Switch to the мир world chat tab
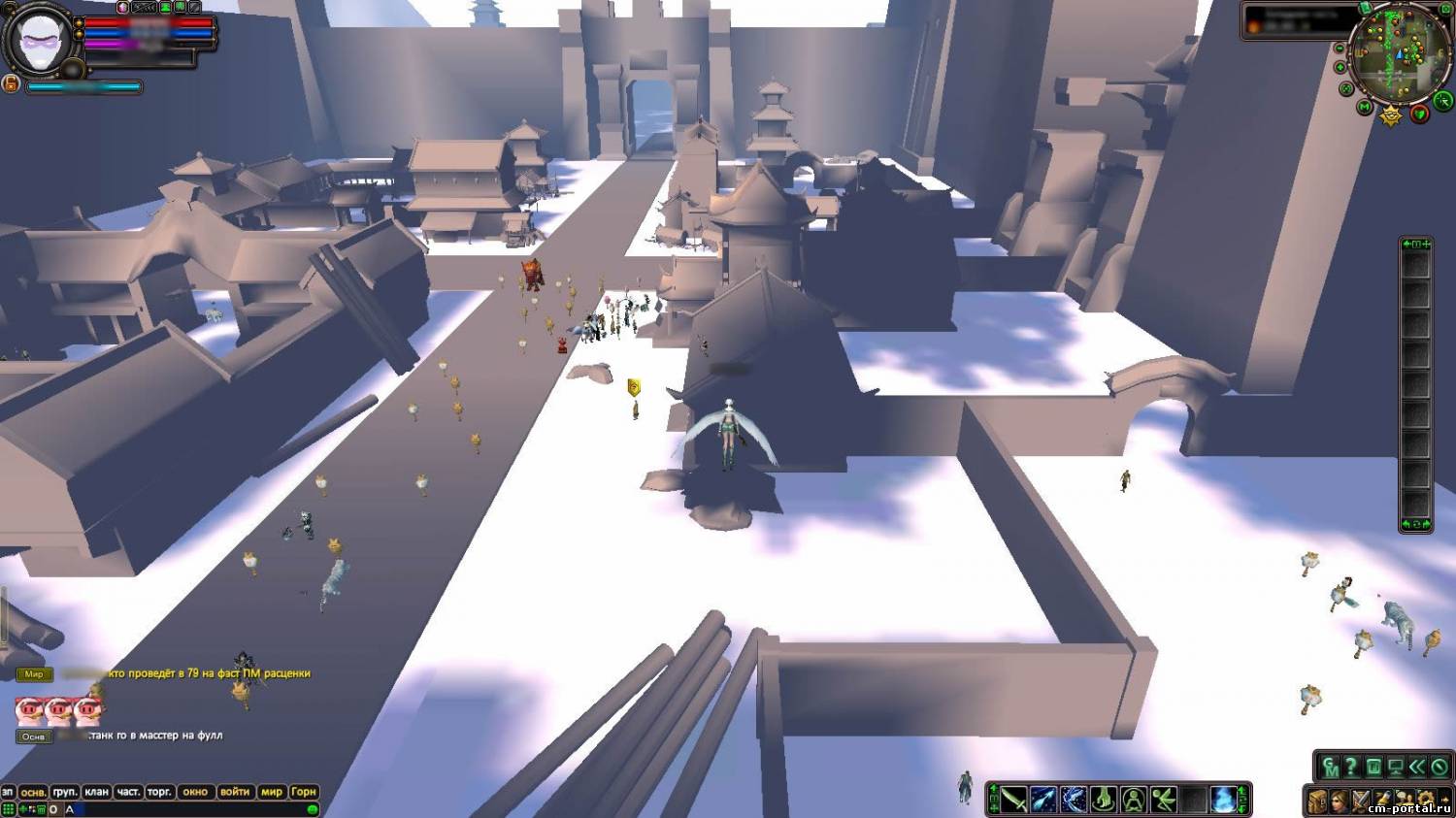The height and width of the screenshot is (818, 1456). [272, 792]
